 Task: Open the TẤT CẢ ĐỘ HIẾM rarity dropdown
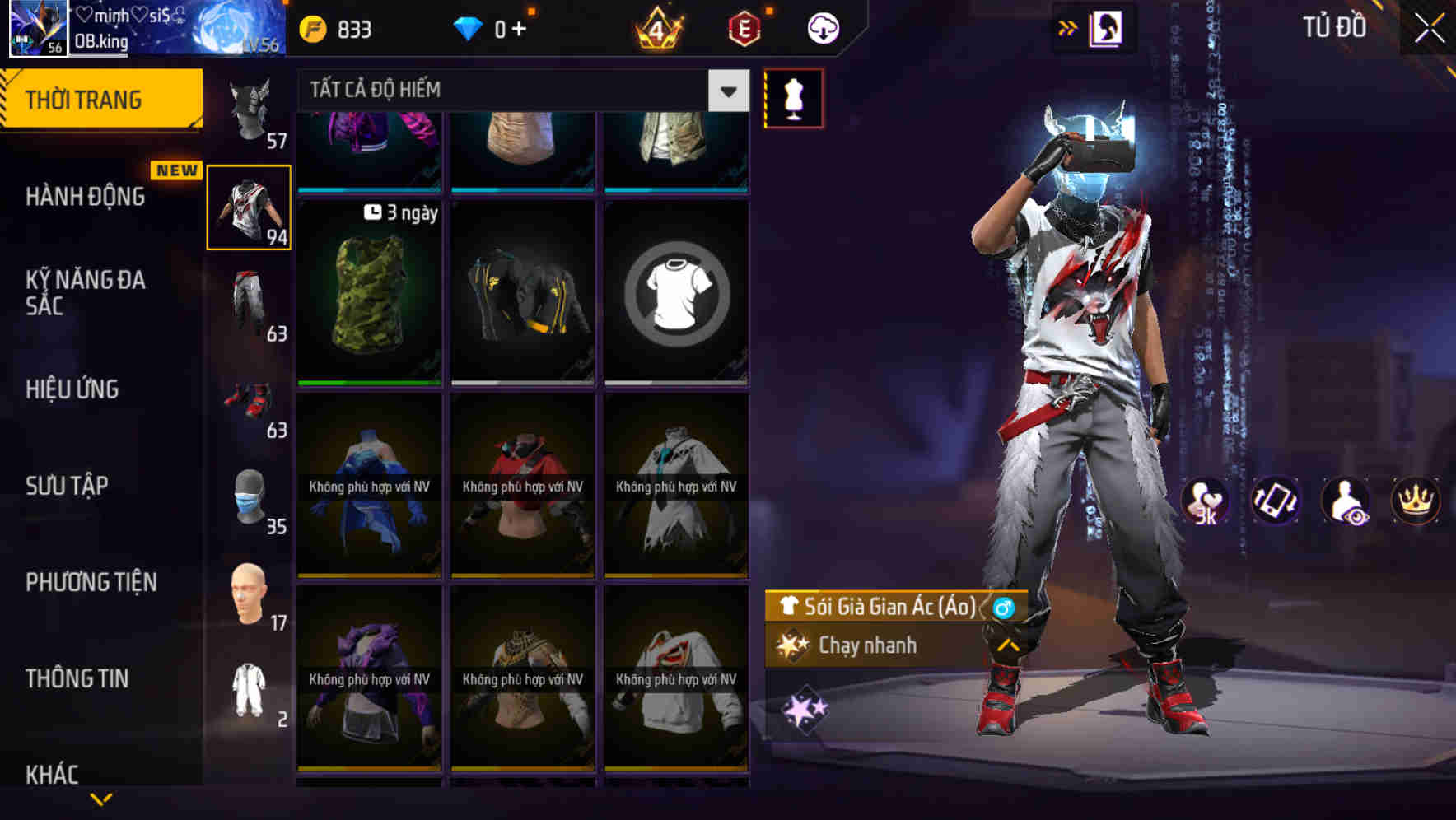coord(519,90)
